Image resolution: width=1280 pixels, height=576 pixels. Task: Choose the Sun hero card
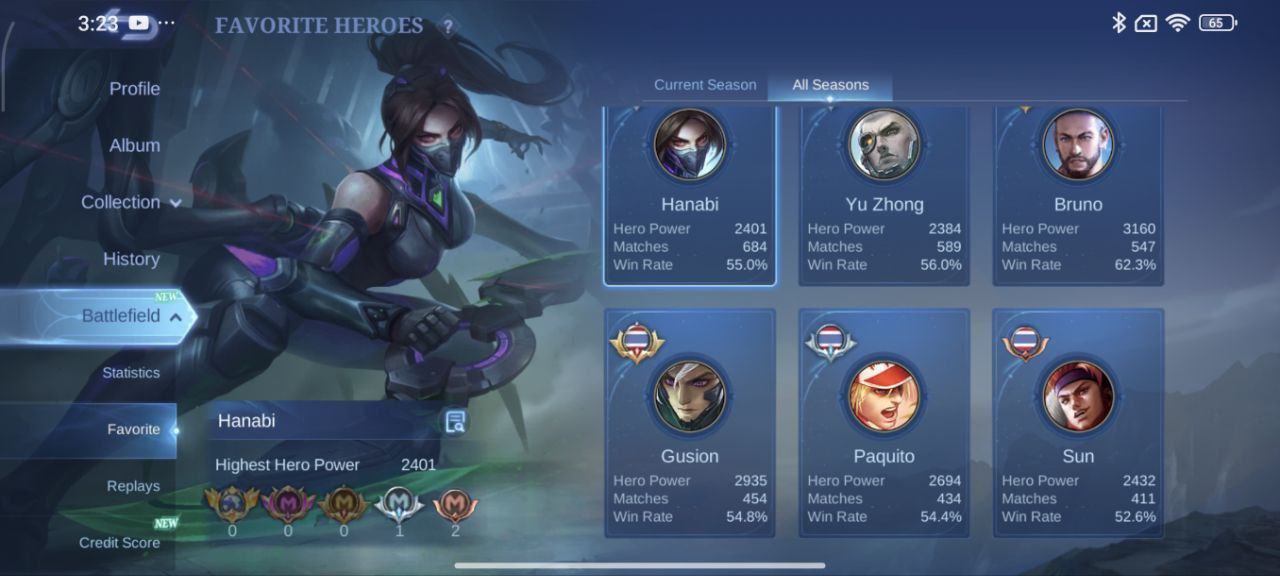pos(1078,424)
